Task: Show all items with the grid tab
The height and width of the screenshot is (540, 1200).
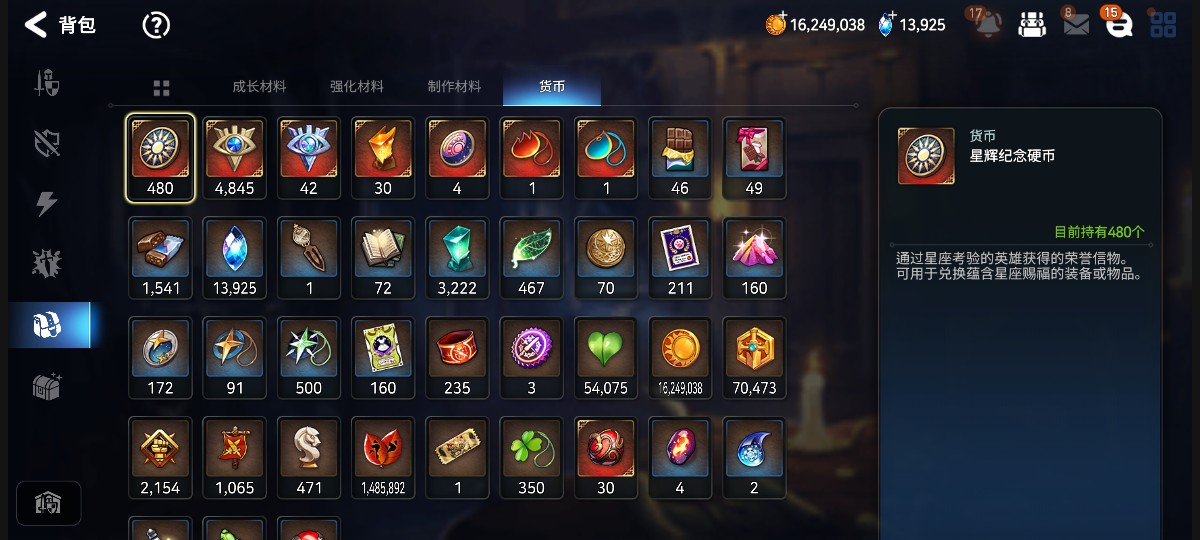Action: tap(161, 88)
